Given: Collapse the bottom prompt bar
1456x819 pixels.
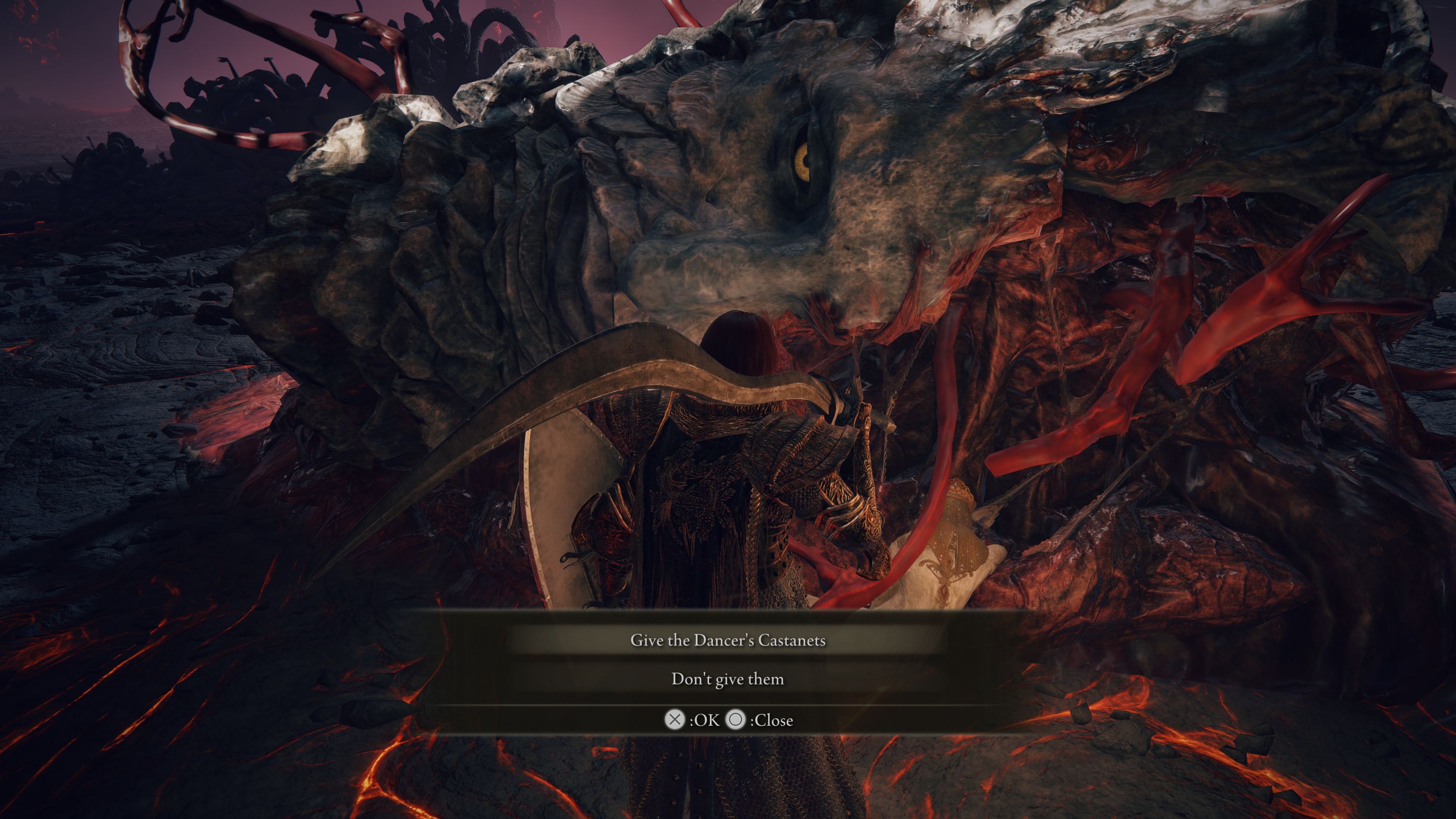Looking at the screenshot, I should [728, 720].
